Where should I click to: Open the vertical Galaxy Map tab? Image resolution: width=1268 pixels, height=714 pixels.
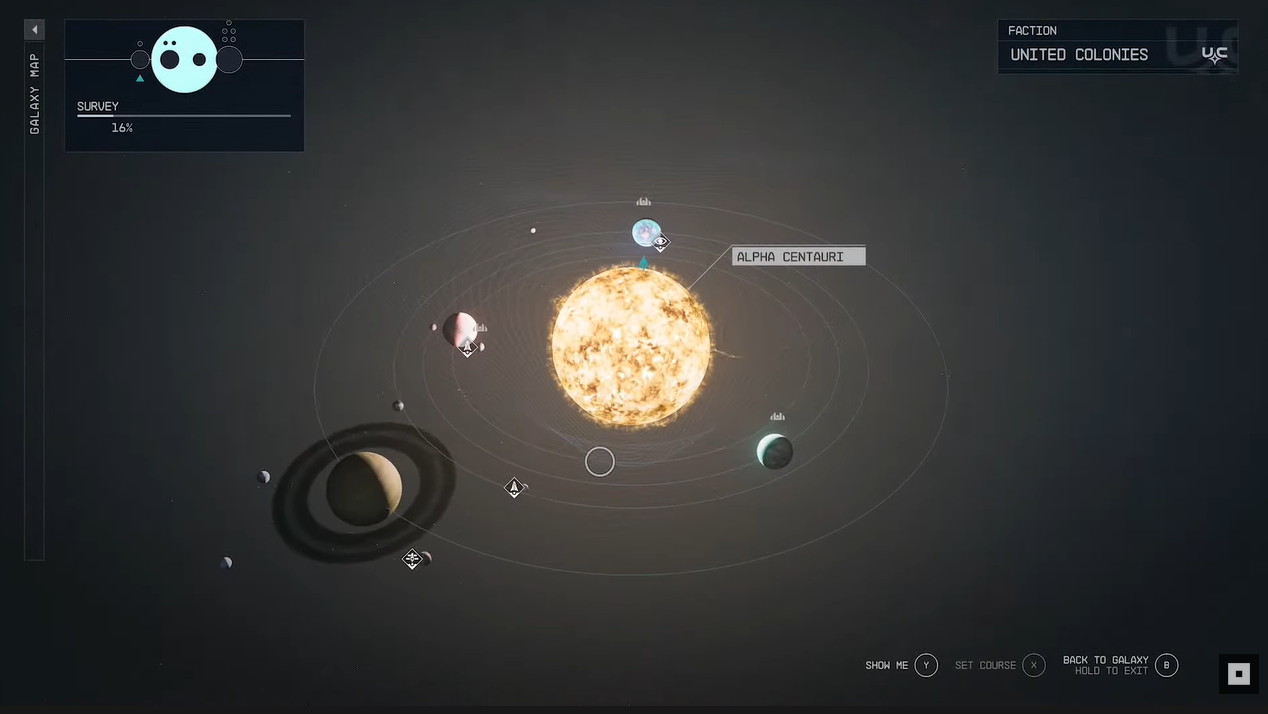(35, 95)
